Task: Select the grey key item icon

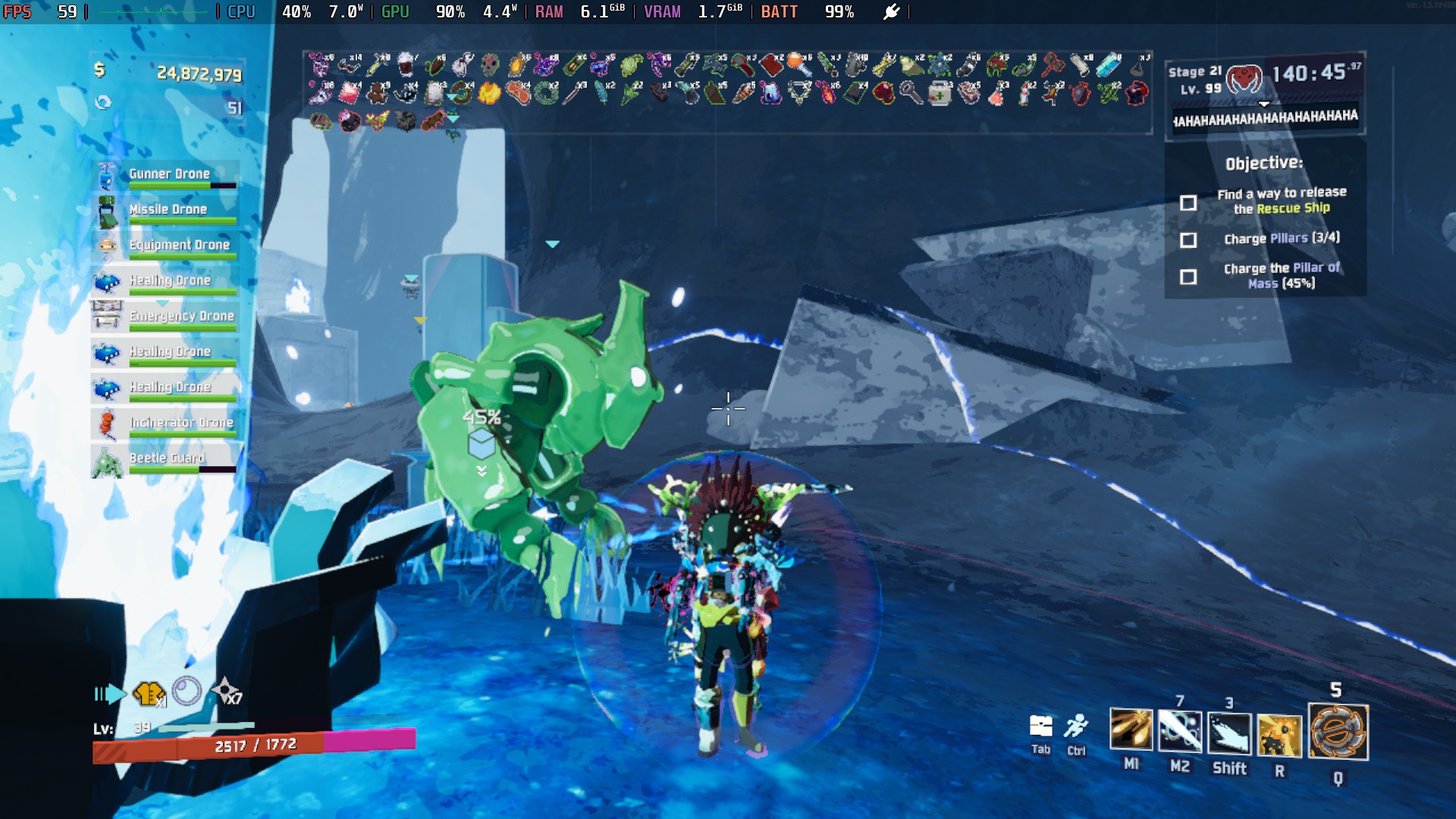Action: tap(911, 93)
